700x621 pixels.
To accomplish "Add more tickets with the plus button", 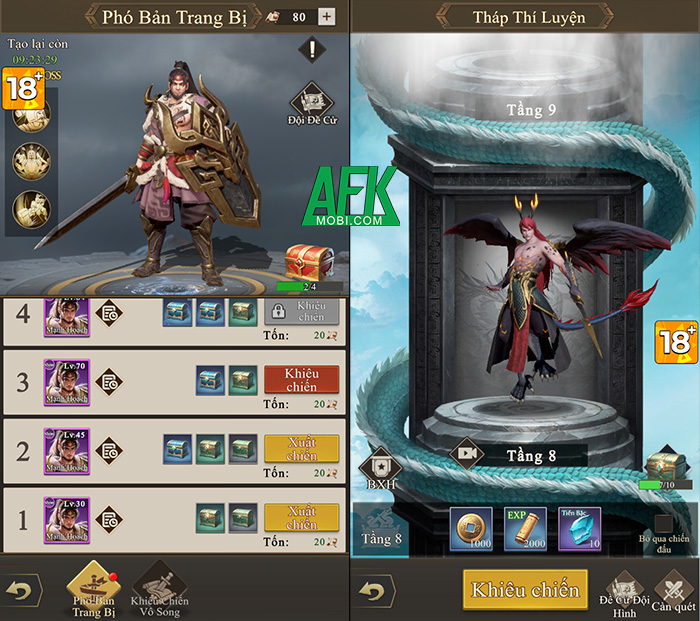I will pyautogui.click(x=326, y=16).
